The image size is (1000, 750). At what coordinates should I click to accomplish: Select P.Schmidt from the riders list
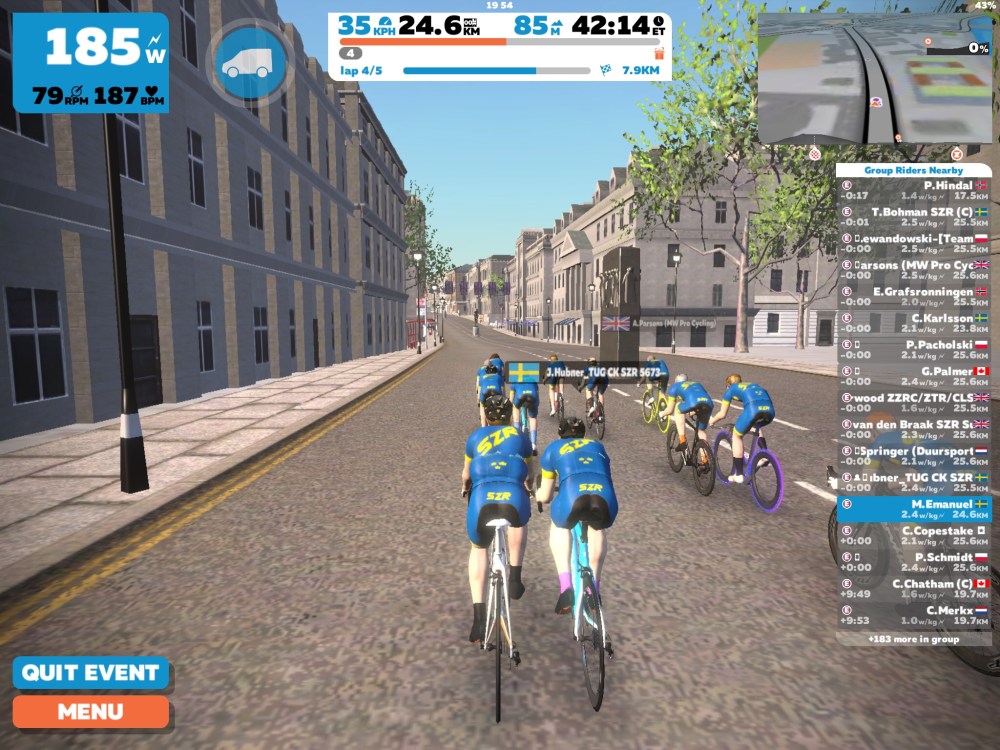click(913, 562)
